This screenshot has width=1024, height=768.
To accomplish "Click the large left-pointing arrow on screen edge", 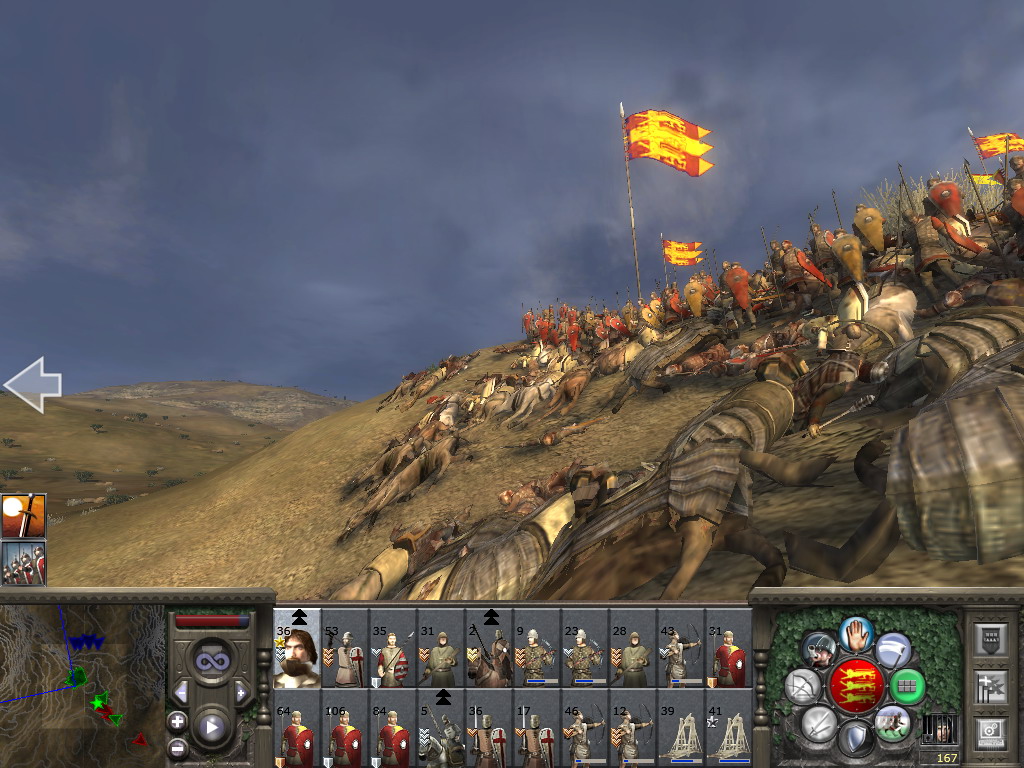I will pos(33,384).
